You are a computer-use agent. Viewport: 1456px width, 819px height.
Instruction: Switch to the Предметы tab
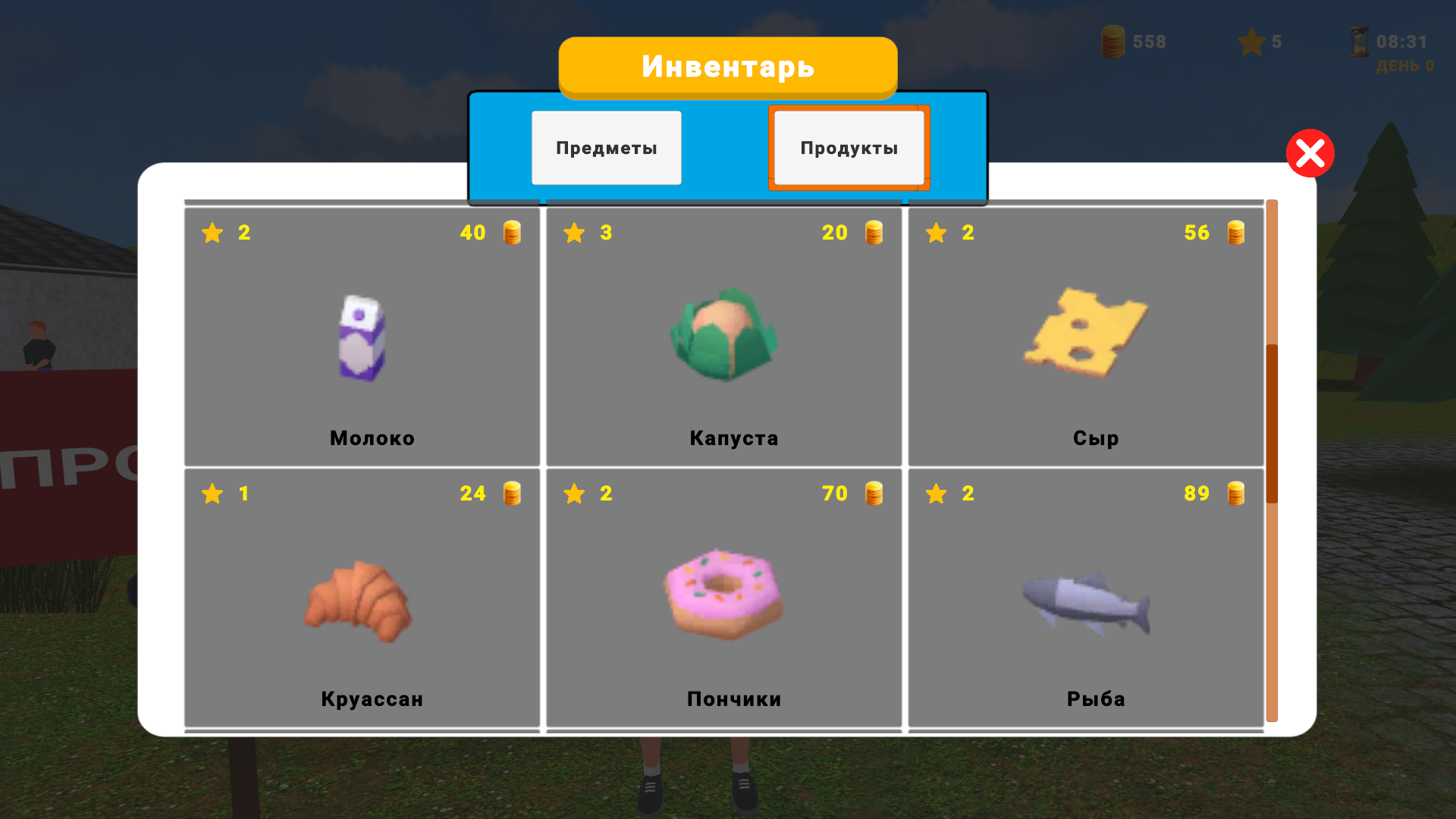[x=606, y=147]
